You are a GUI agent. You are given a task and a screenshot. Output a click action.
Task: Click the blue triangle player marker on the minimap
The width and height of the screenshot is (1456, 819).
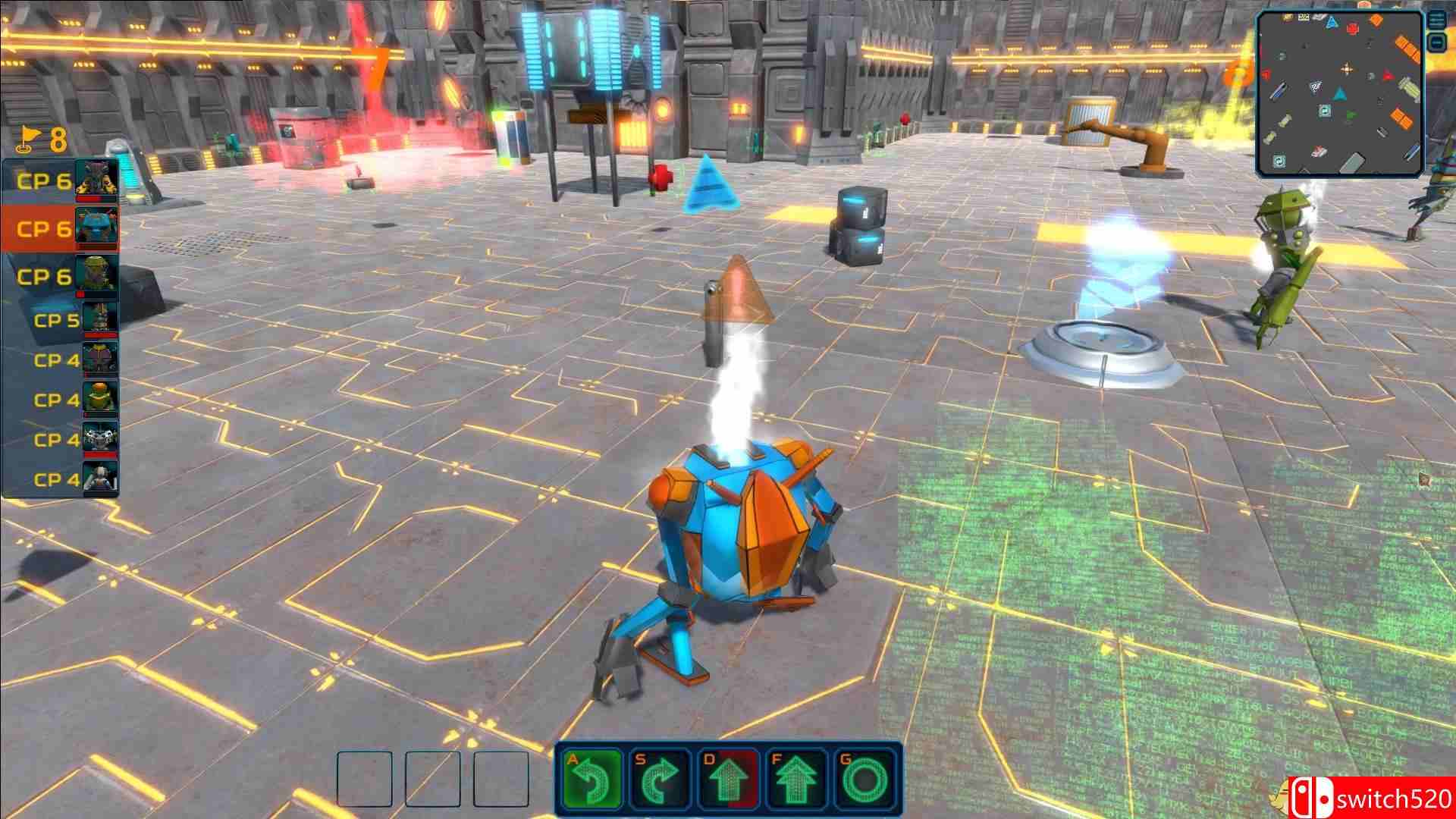coord(1340,94)
